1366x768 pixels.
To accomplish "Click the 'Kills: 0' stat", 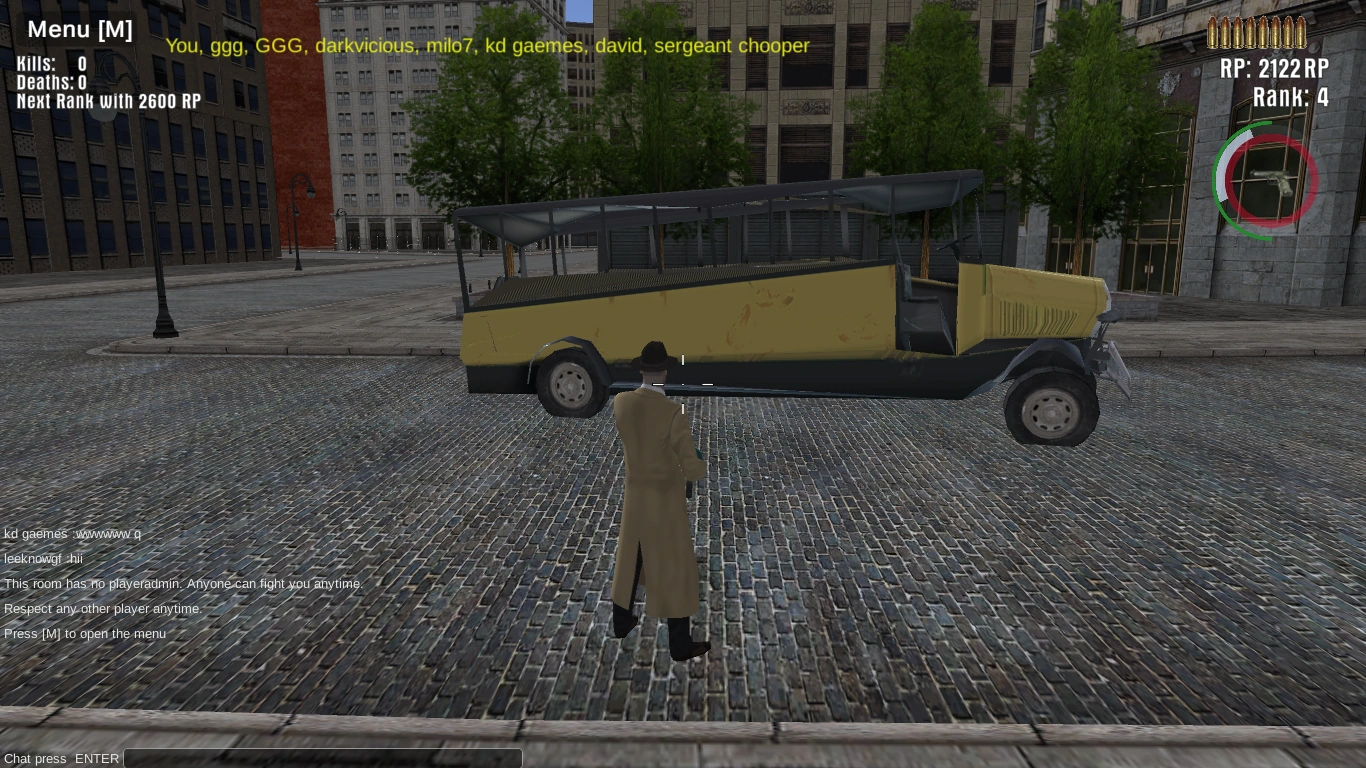I will point(50,64).
